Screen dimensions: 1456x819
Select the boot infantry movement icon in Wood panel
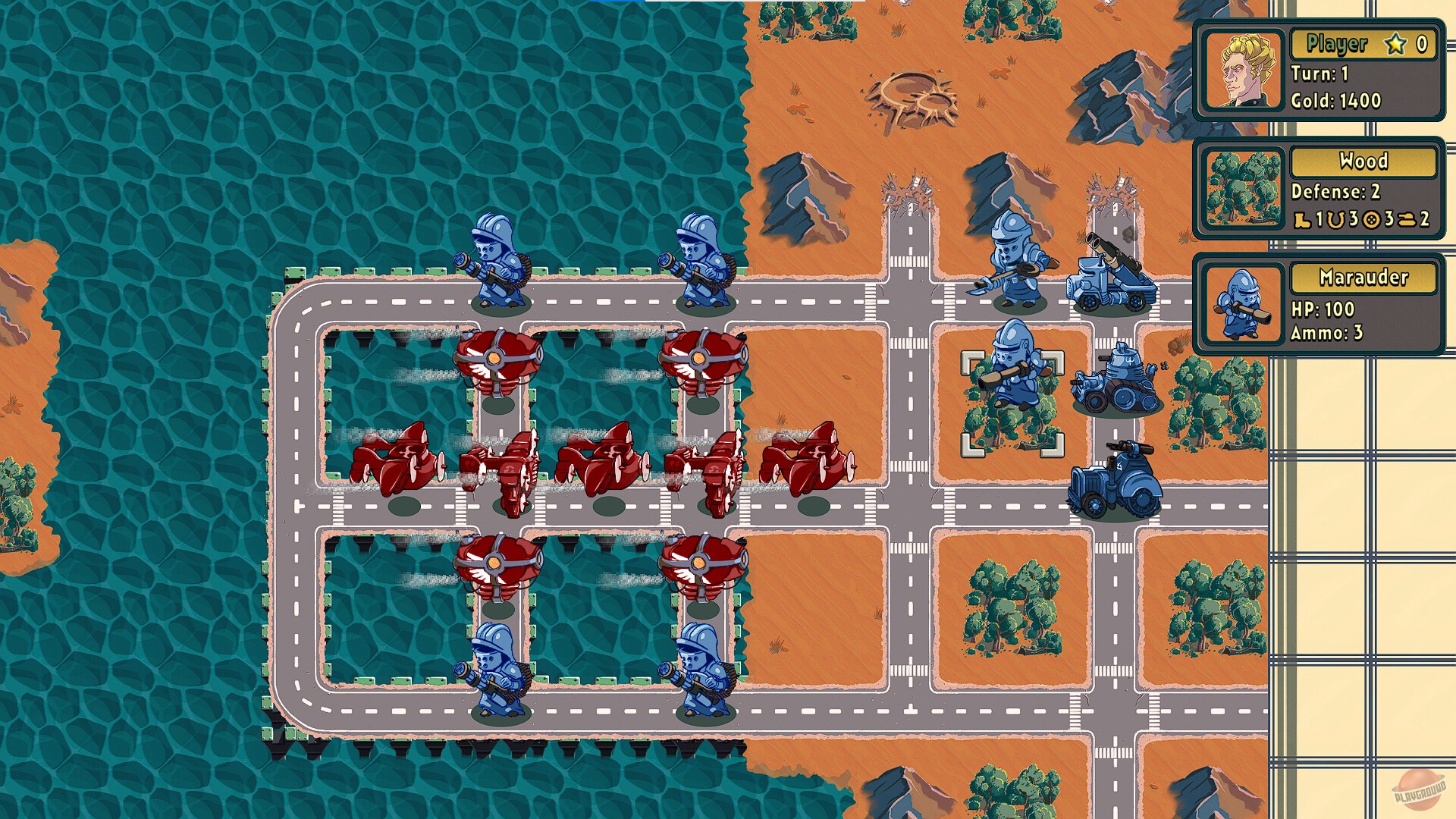pos(1303,220)
